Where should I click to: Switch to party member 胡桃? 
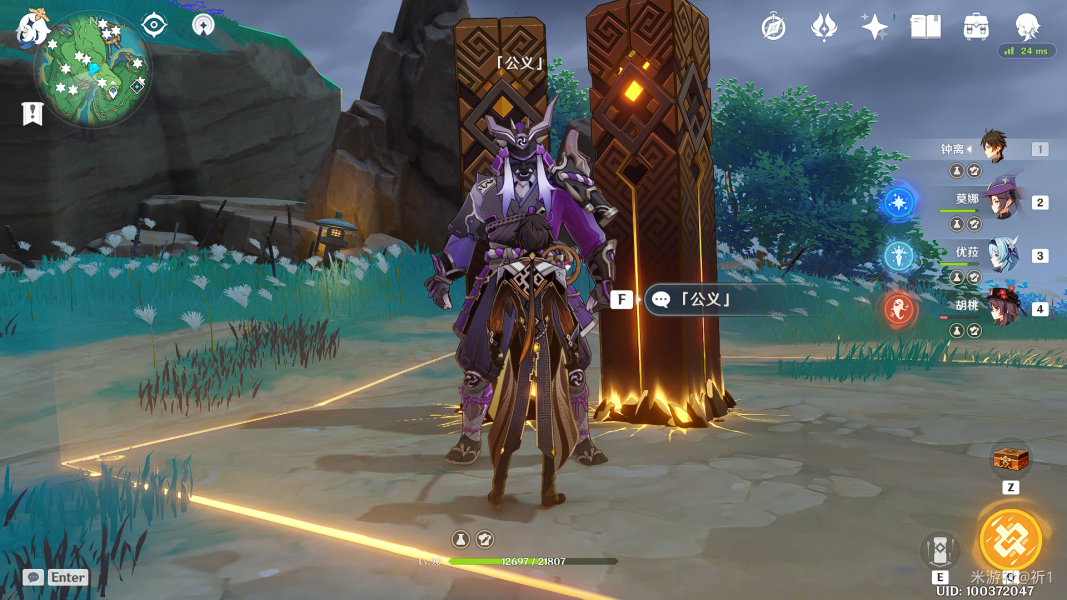click(1001, 308)
